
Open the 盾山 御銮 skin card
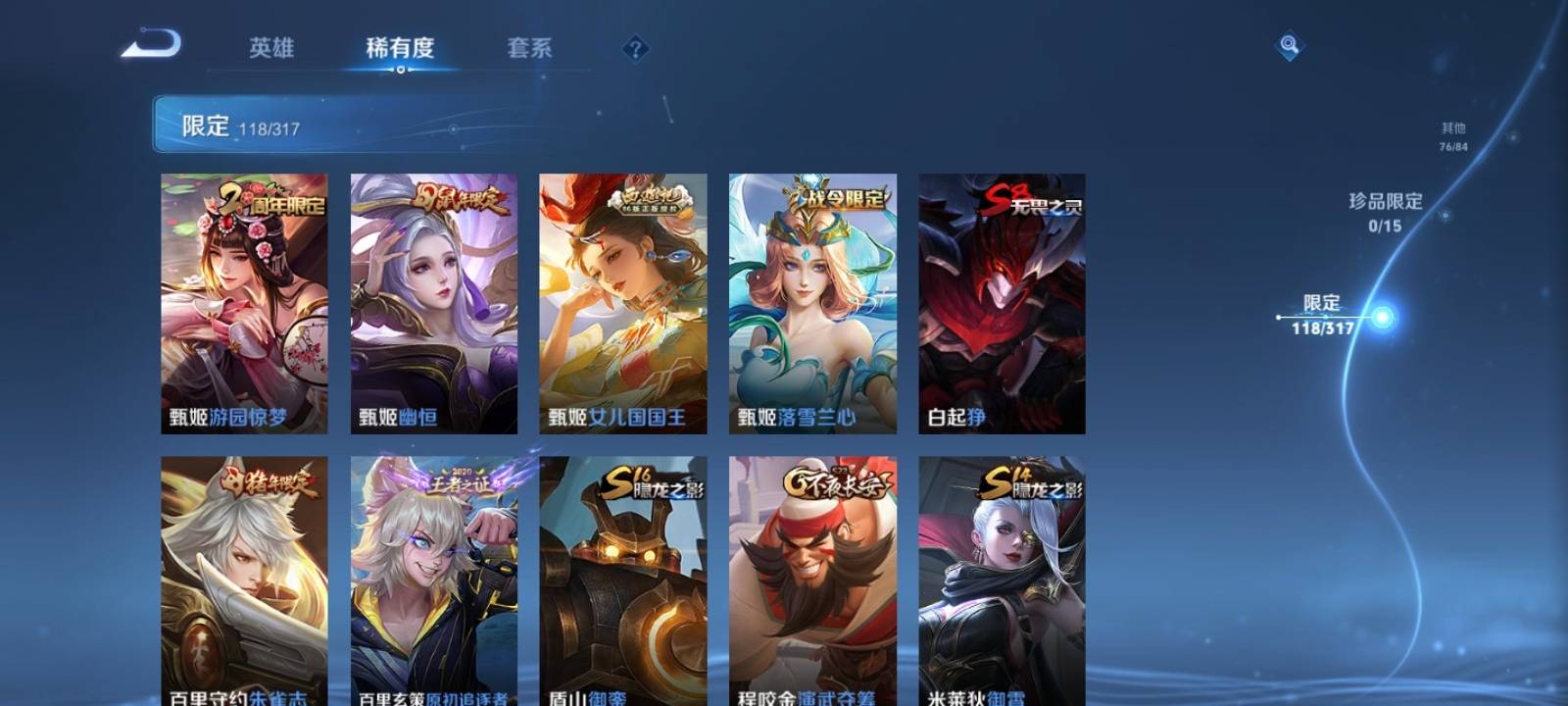click(623, 580)
